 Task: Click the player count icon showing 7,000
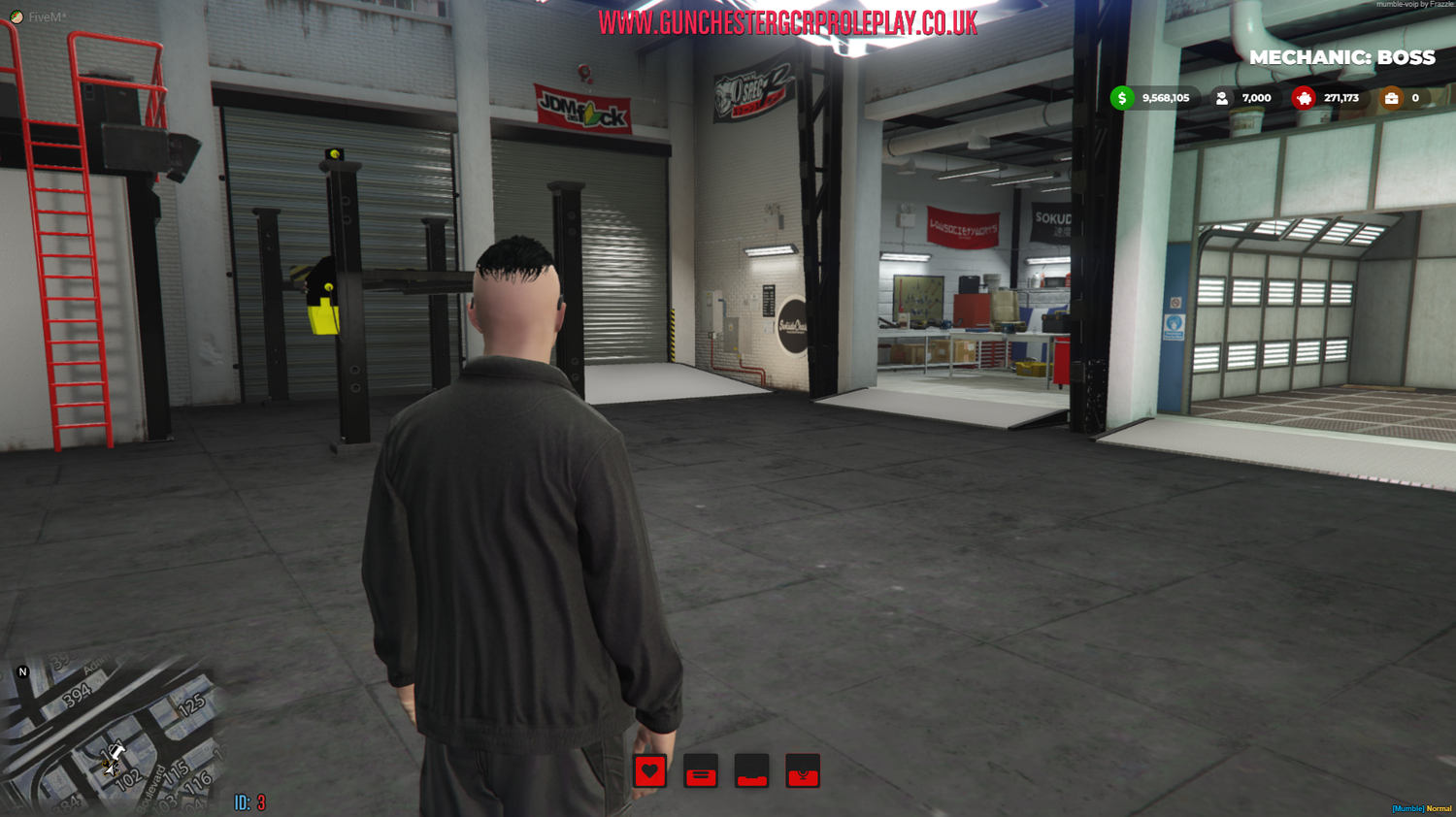1221,98
